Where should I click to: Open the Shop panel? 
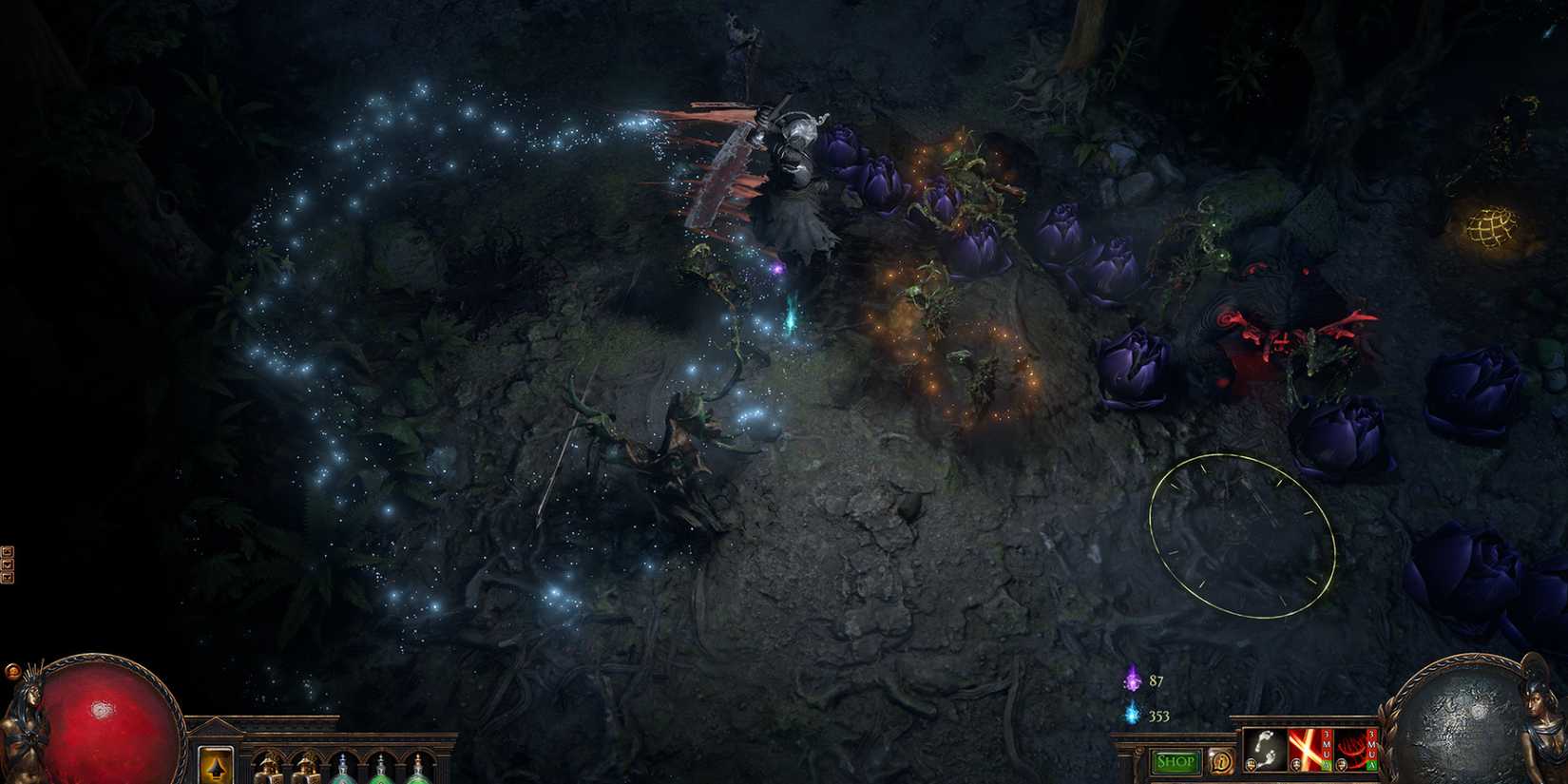coord(1176,761)
